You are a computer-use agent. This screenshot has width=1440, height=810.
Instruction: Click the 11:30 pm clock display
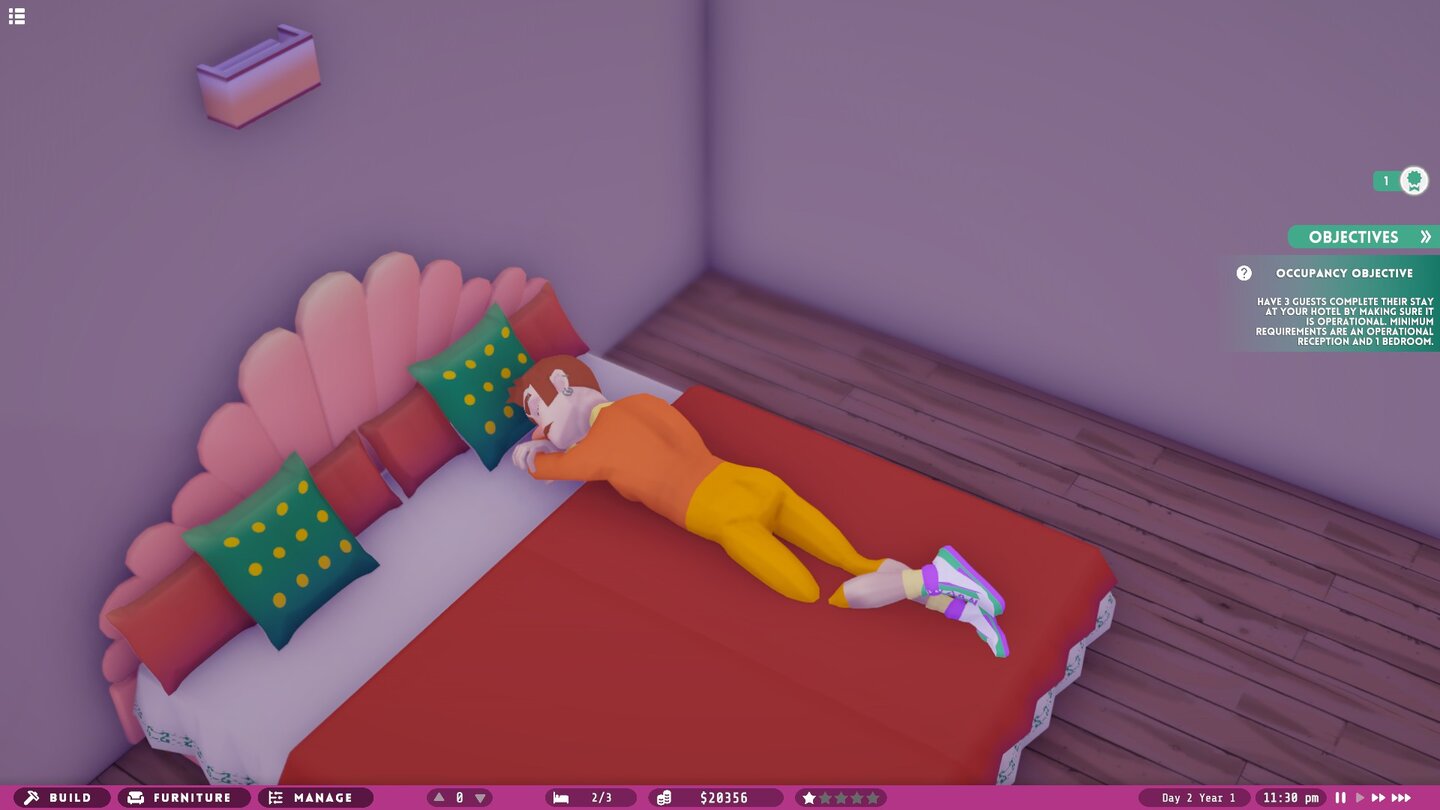click(x=1294, y=797)
